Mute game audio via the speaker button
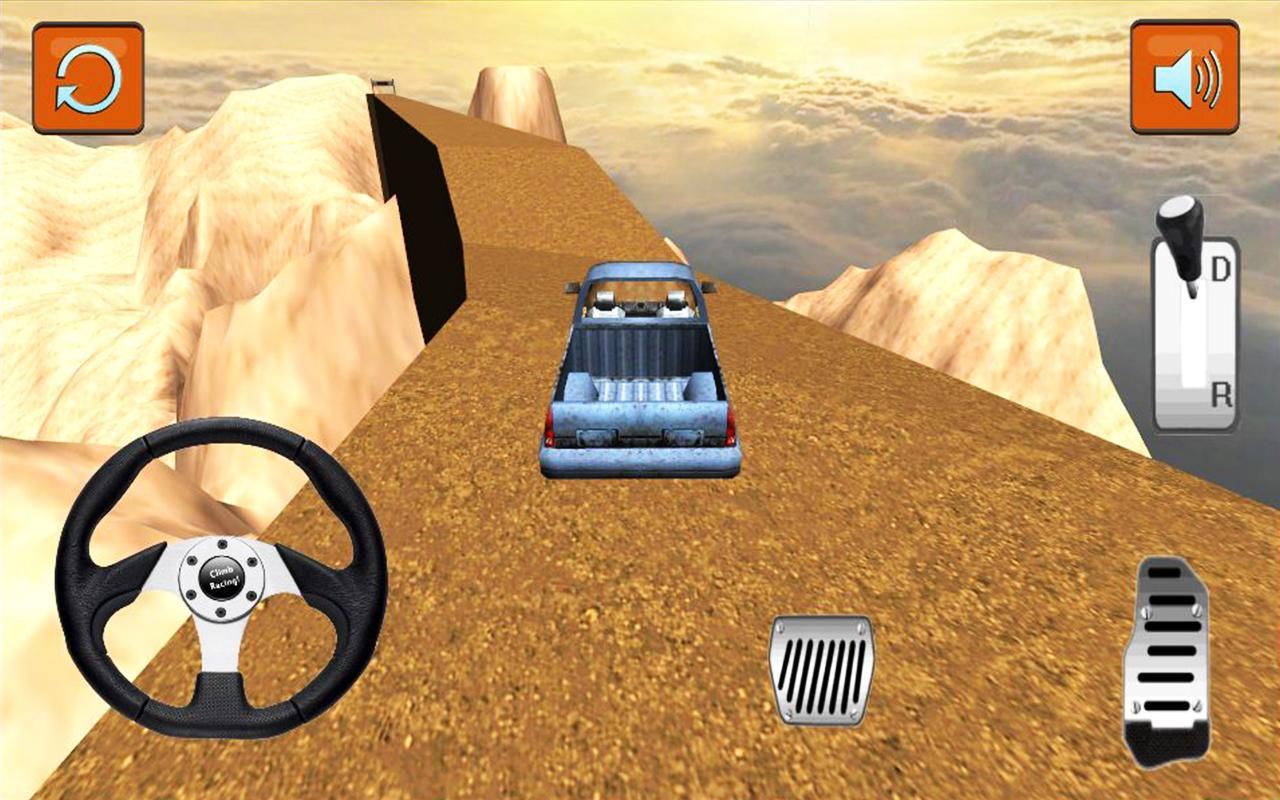 click(1183, 75)
